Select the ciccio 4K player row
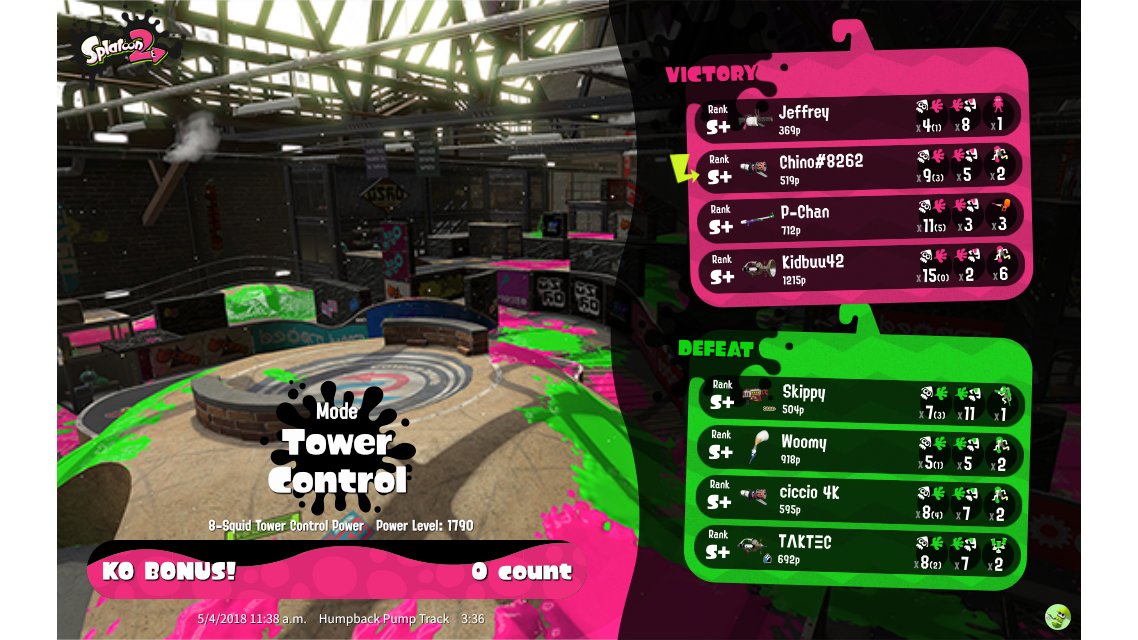1138x640 pixels. (x=860, y=498)
